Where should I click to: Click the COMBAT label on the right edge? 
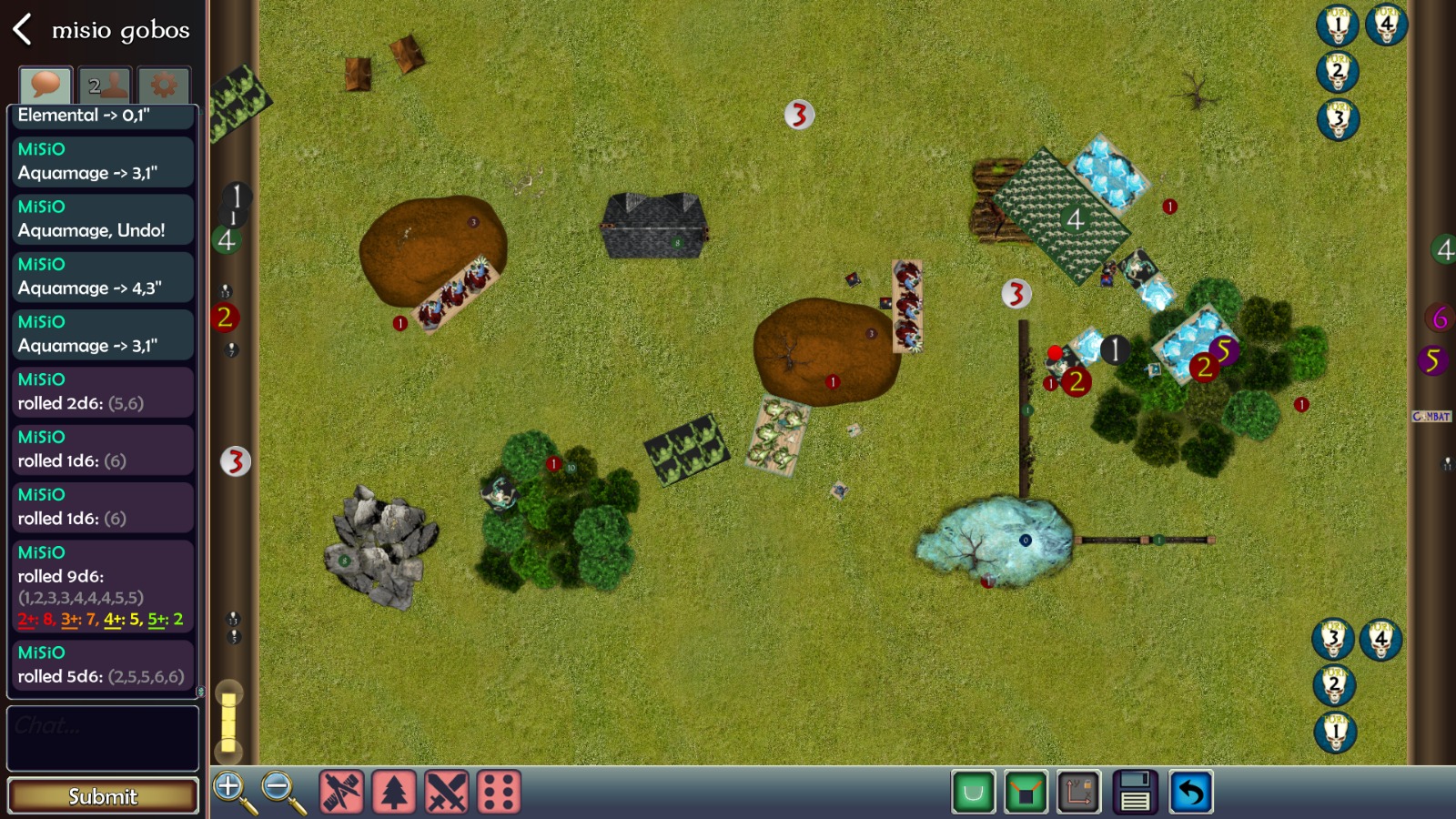tap(1431, 416)
